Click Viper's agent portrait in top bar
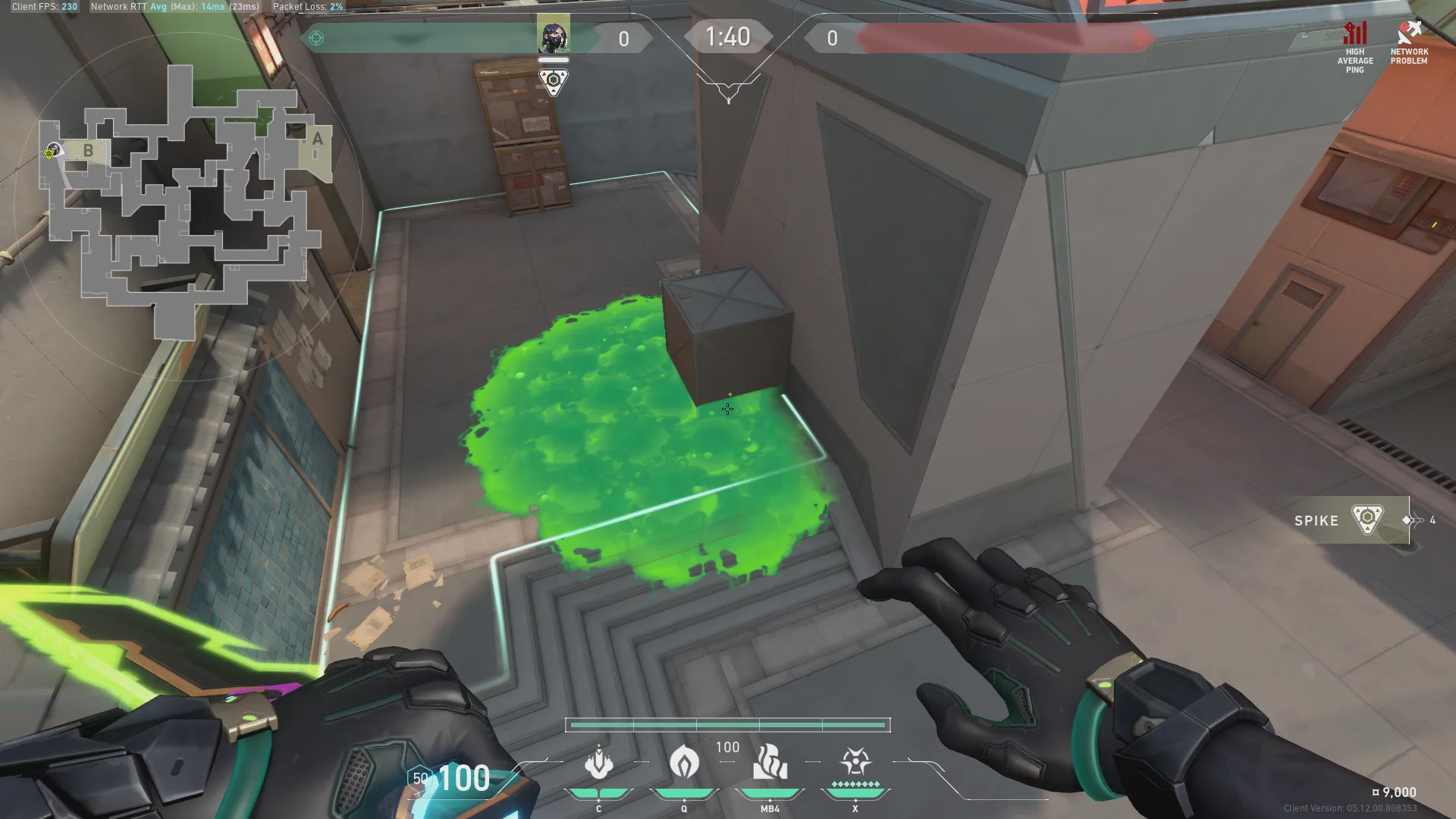The image size is (1456, 819). (554, 36)
